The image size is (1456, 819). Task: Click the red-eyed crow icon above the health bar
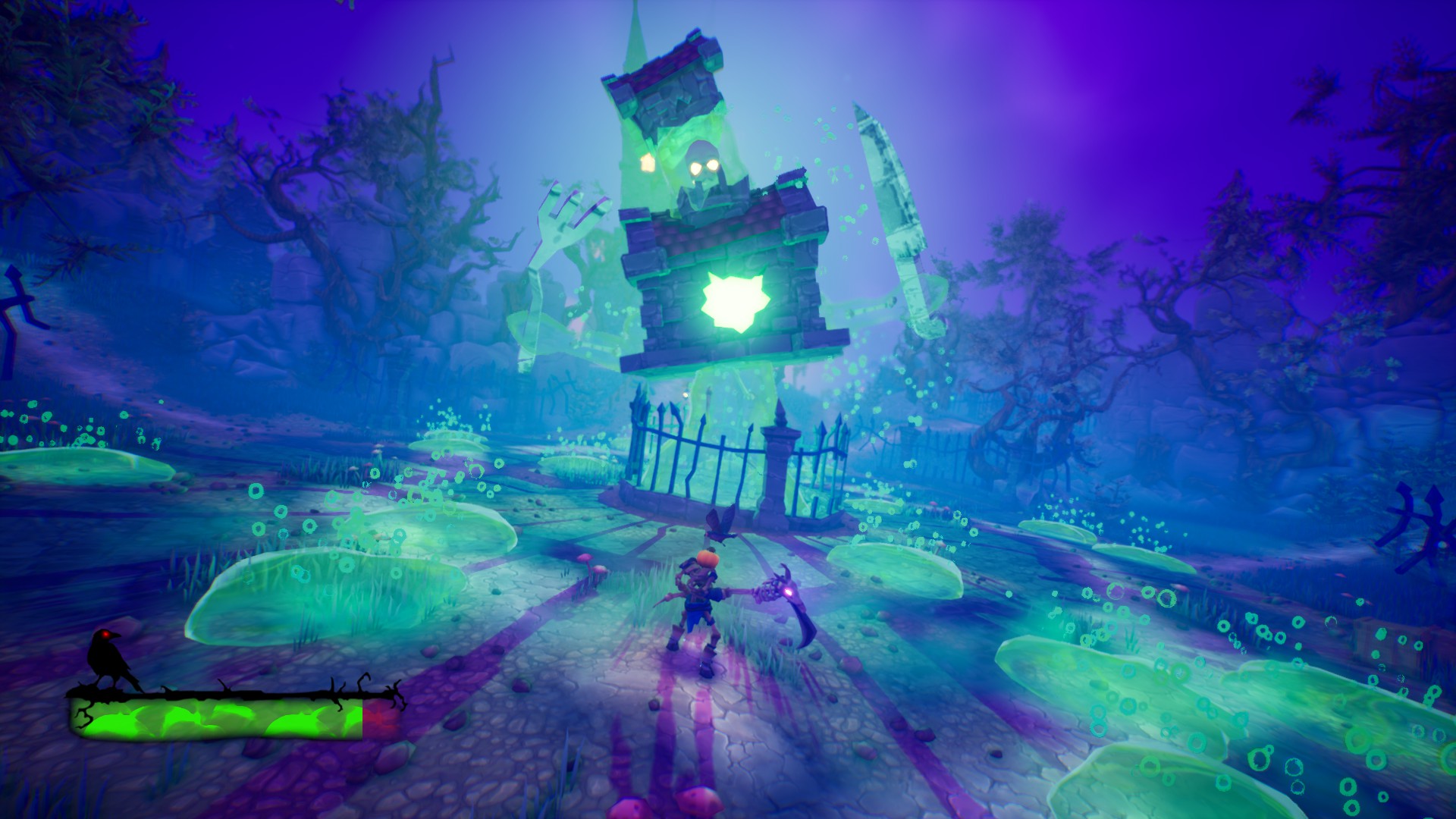tap(108, 659)
